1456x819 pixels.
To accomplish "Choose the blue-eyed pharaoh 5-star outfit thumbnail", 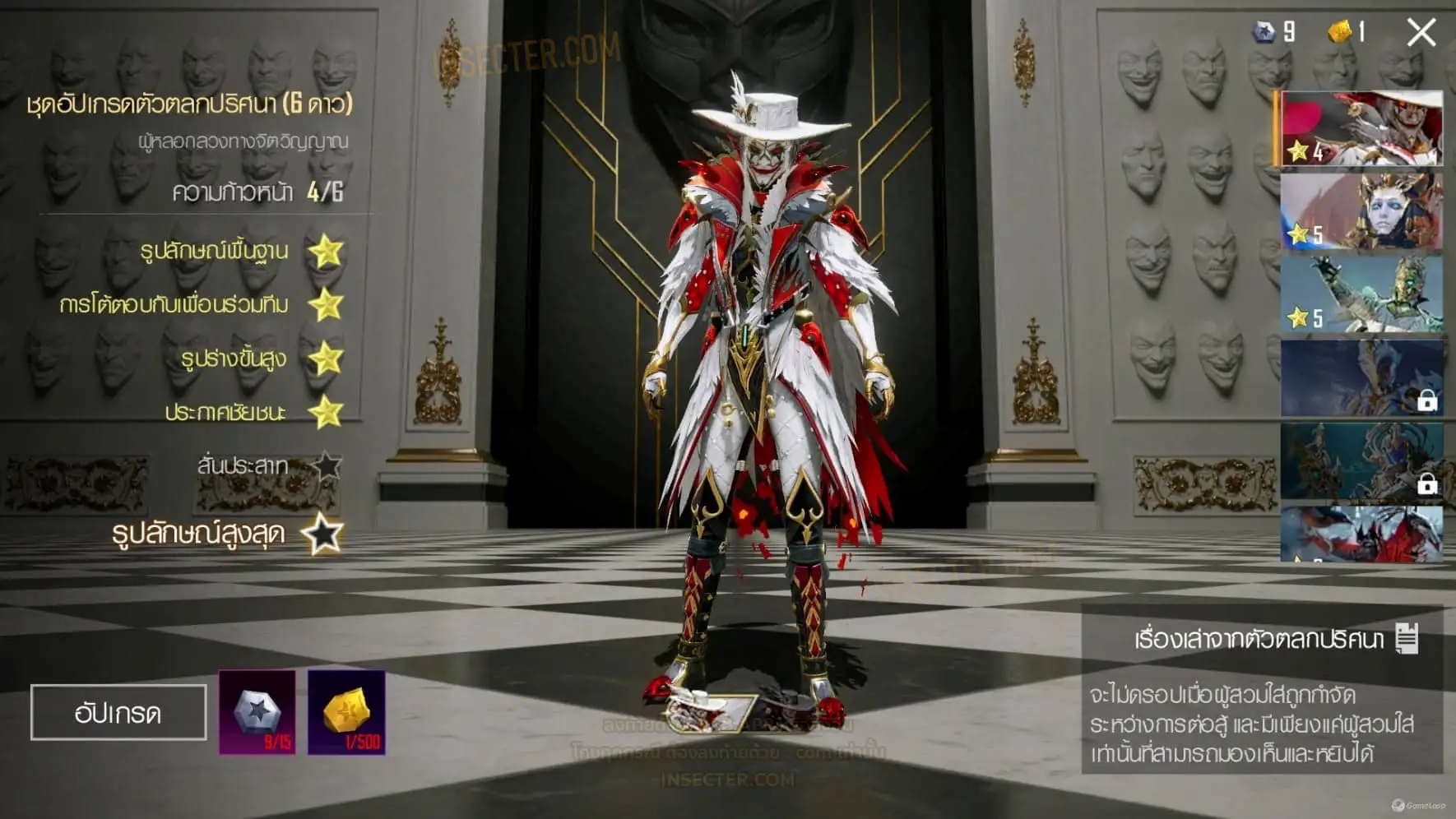I will pyautogui.click(x=1361, y=211).
